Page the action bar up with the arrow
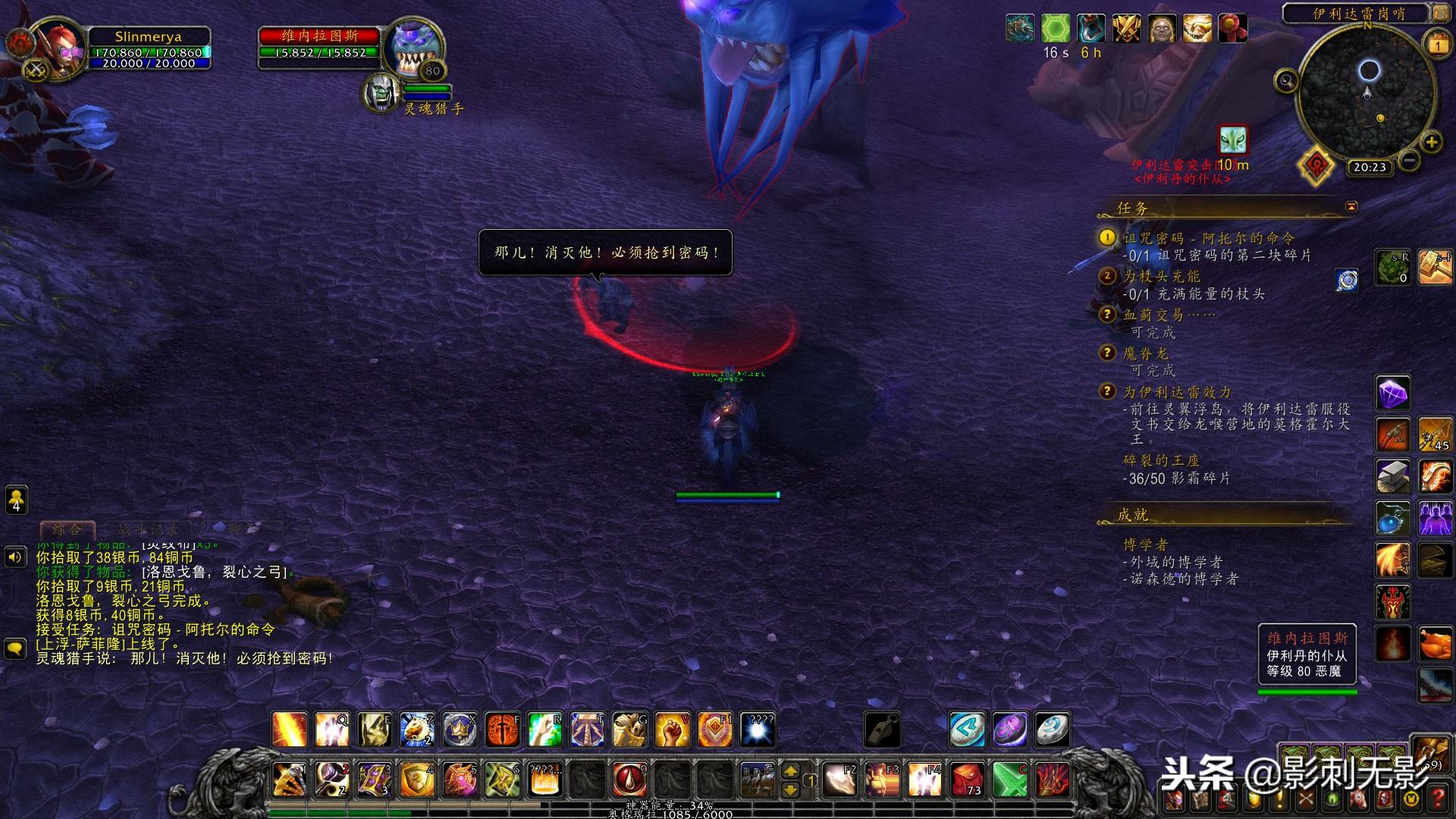1456x819 pixels. pos(790,771)
